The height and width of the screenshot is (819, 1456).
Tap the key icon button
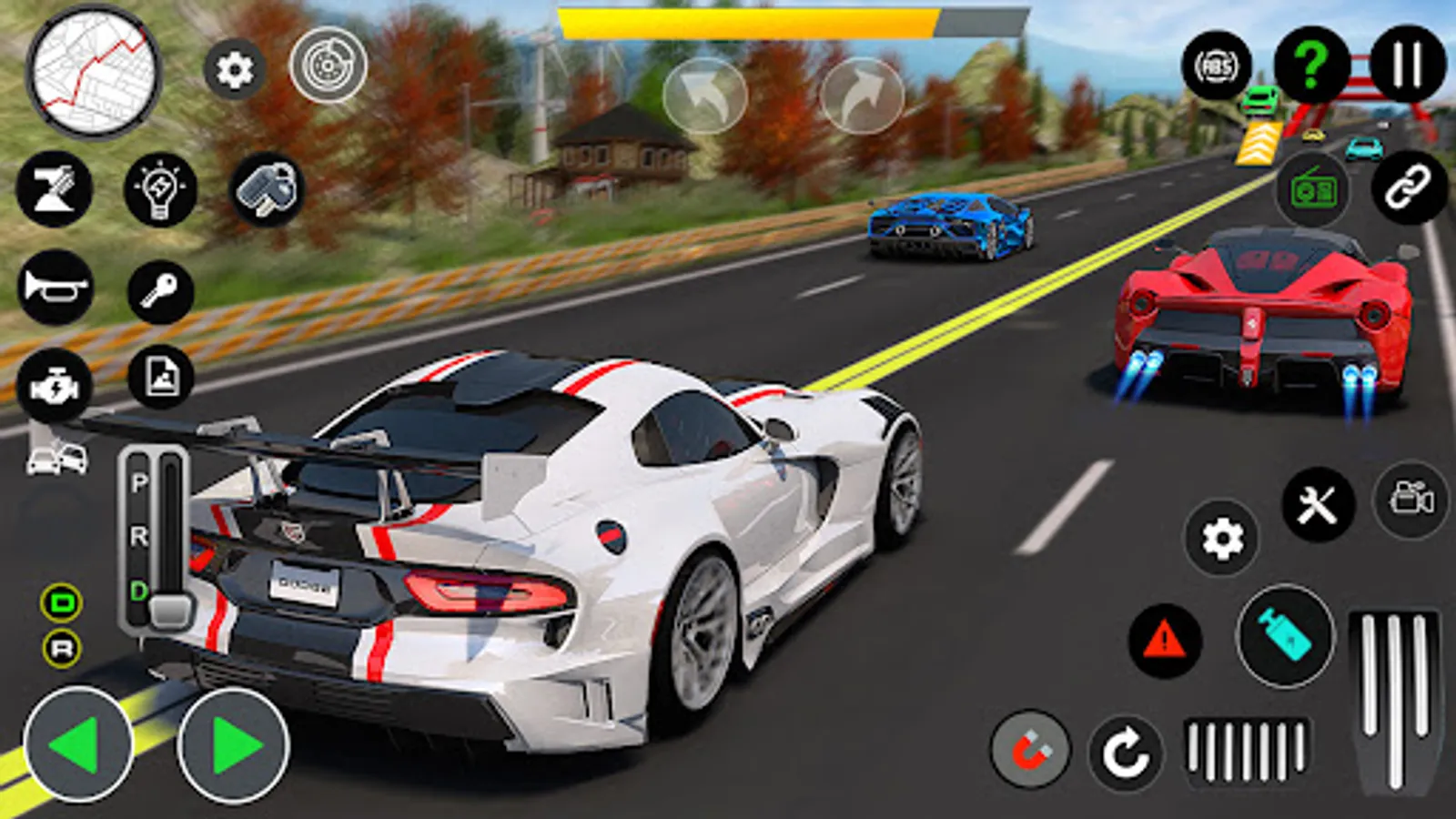[x=160, y=291]
